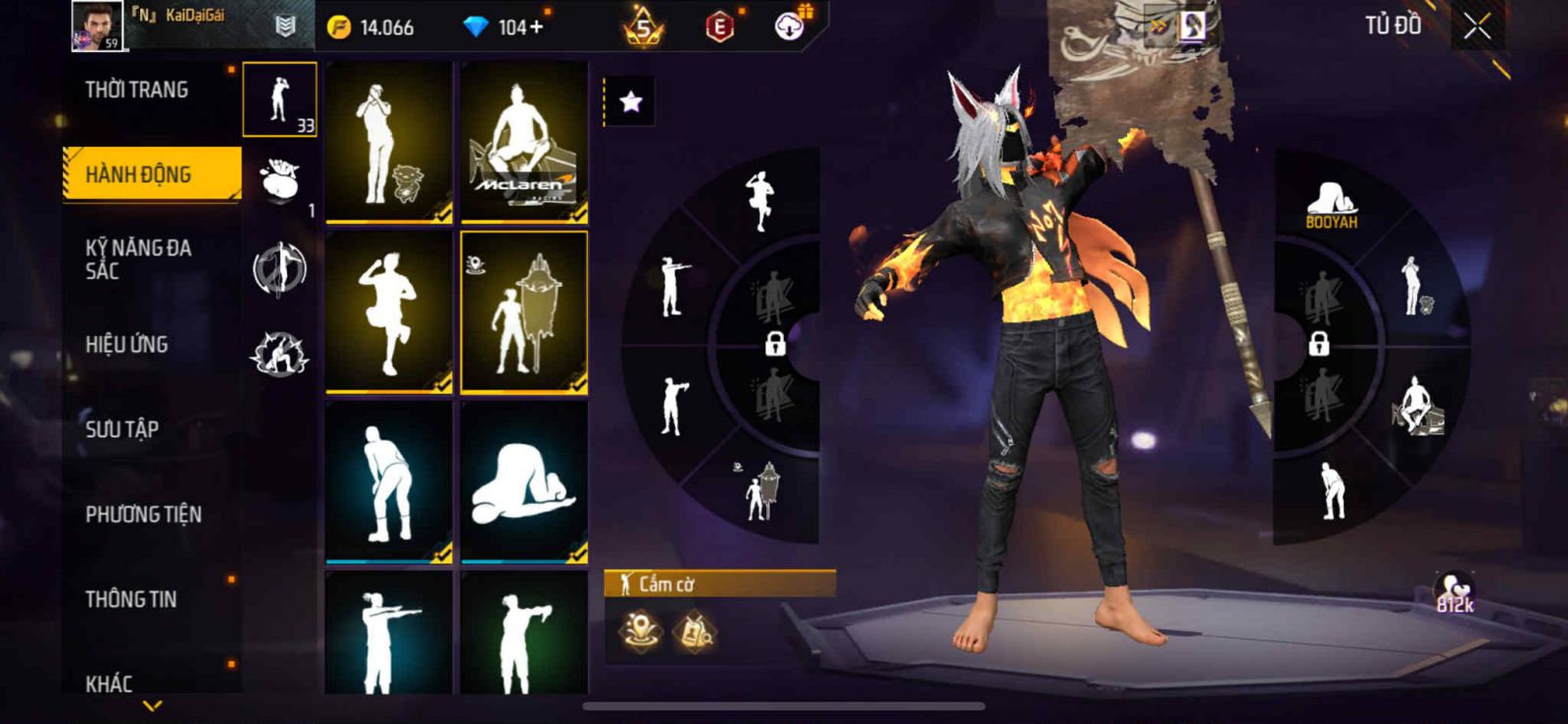Select BOOYAH emote slot on wheel

coord(1331,205)
